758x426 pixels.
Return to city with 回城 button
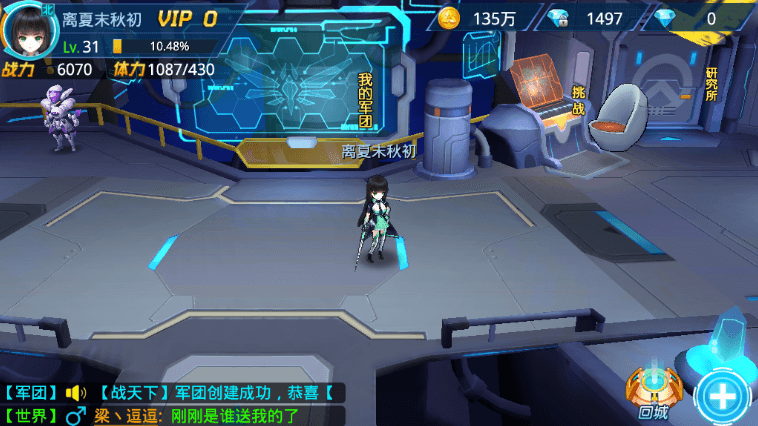650,393
